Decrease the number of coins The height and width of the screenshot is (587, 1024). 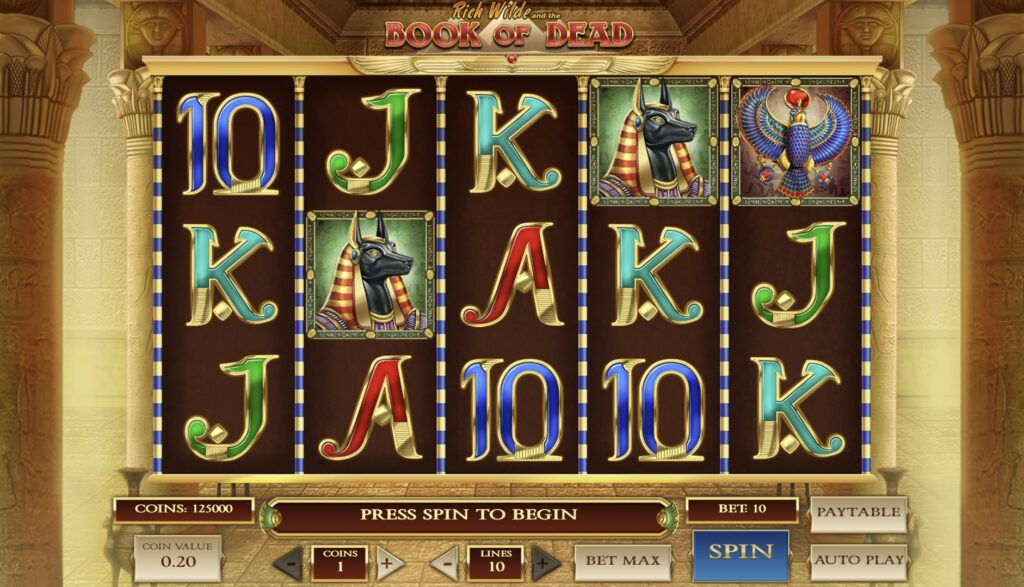coord(288,563)
